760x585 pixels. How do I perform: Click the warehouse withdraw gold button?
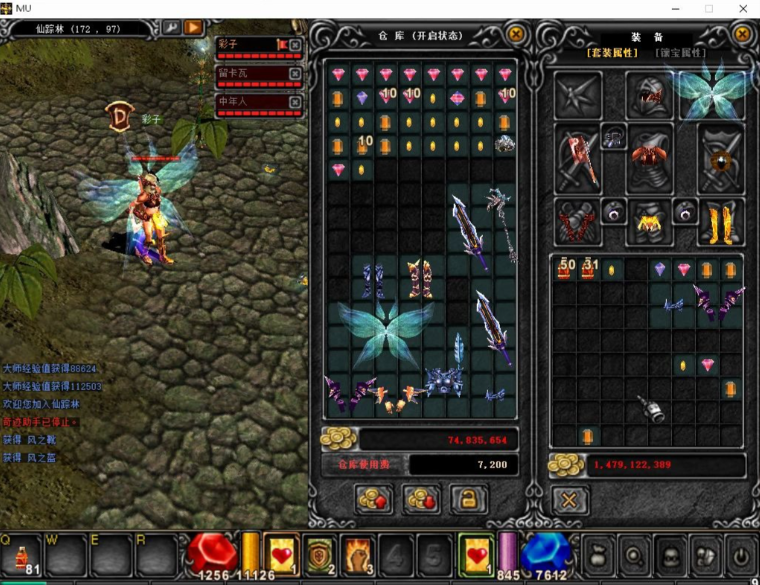(x=421, y=499)
